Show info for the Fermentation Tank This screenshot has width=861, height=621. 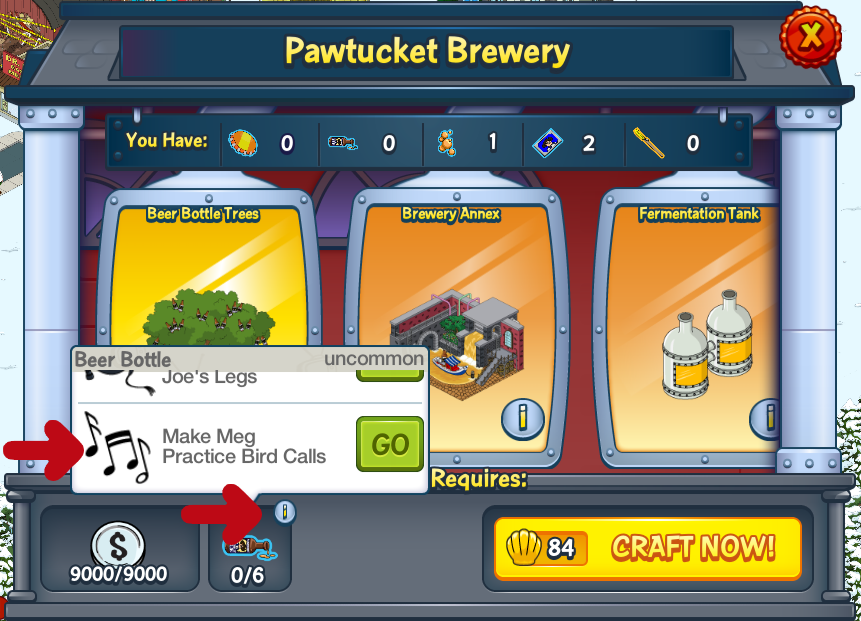[767, 419]
